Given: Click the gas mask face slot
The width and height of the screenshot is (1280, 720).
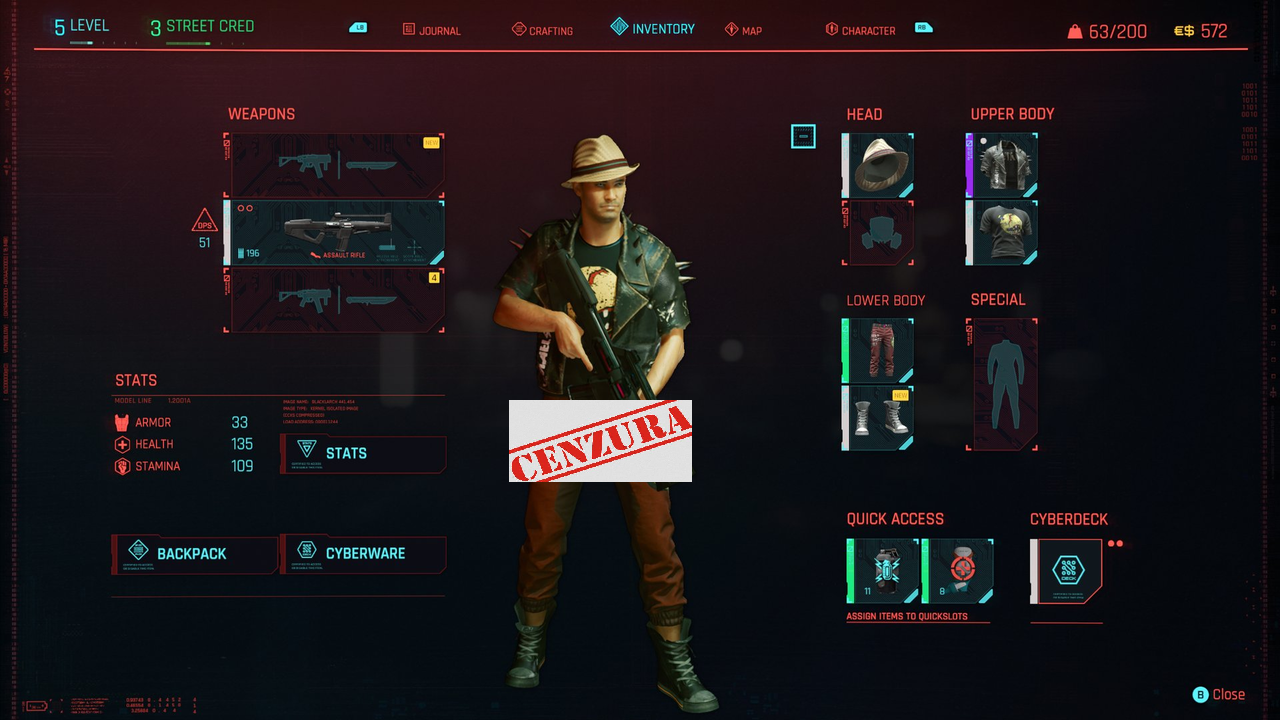Looking at the screenshot, I should point(877,233).
